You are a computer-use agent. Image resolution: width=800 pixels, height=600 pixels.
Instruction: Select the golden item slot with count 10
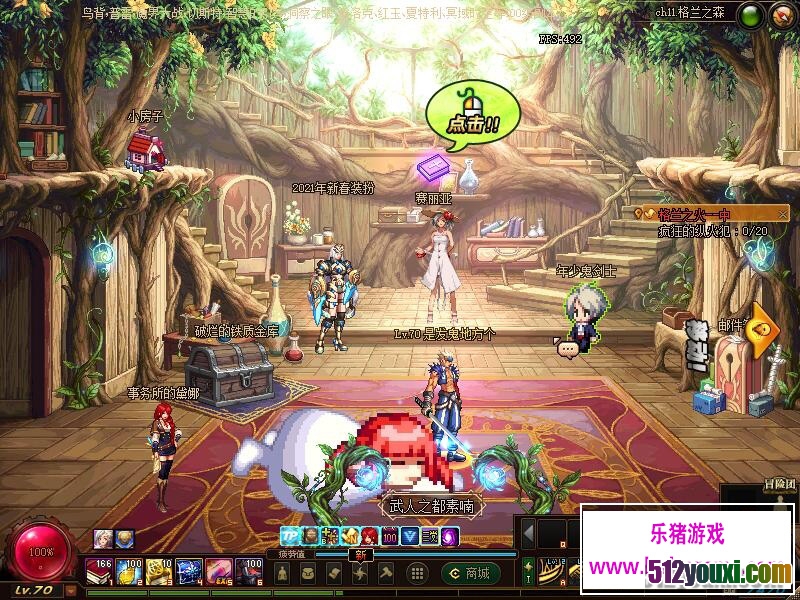point(158,571)
